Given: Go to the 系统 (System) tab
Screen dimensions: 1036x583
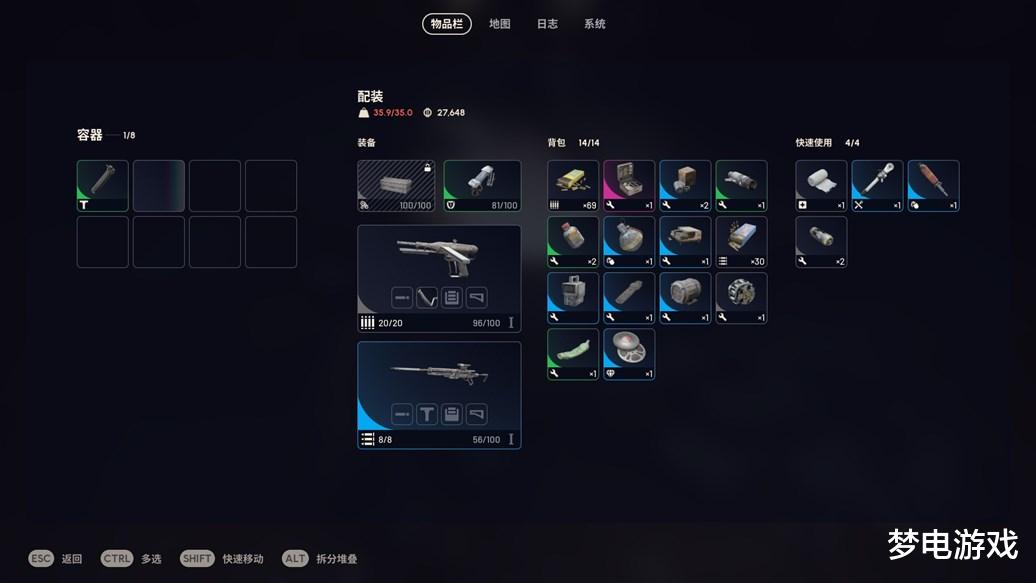Looking at the screenshot, I should tap(594, 24).
